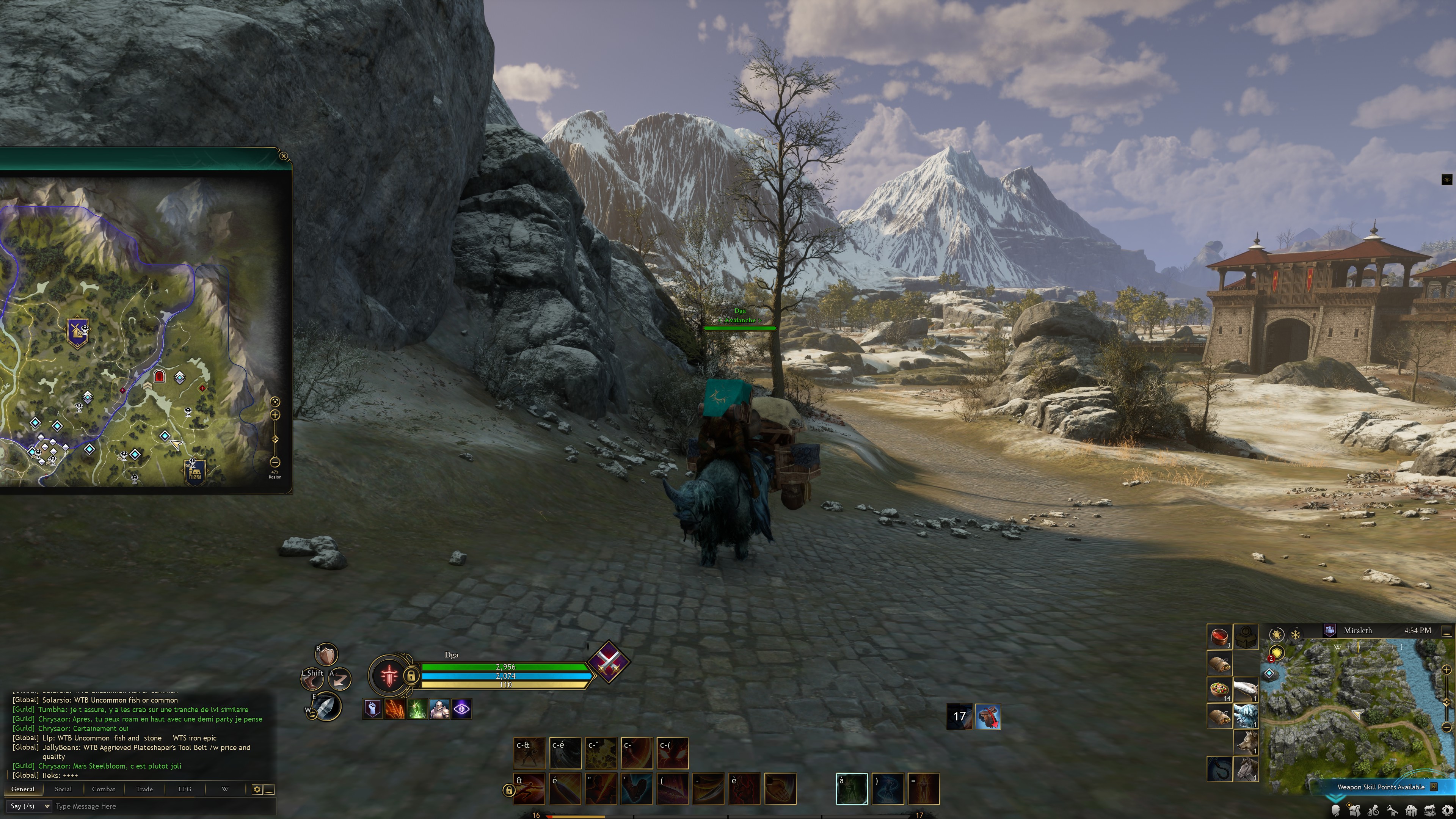
Task: Open the Trade chat tab
Action: coord(144,789)
